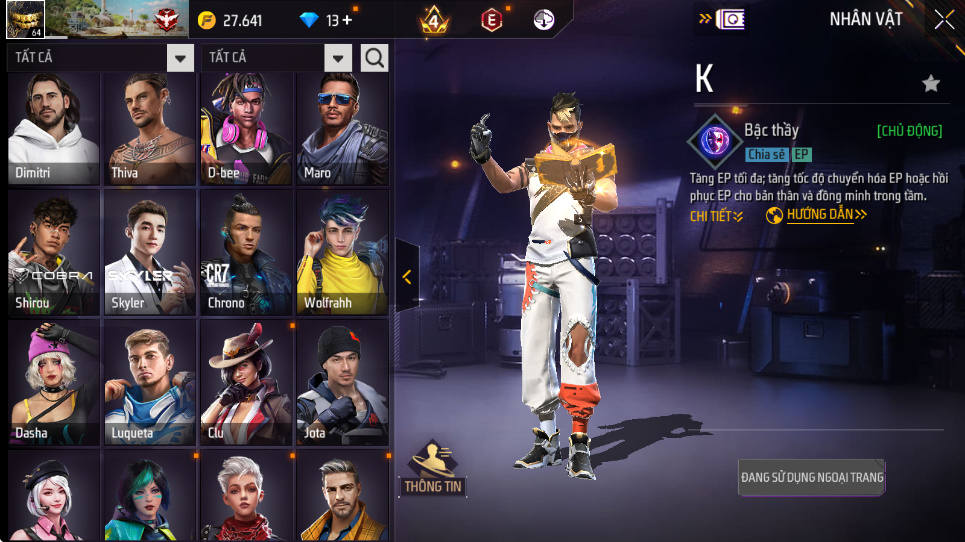Image resolution: width=965 pixels, height=542 pixels.
Task: Toggle the favorite star for K
Action: pyautogui.click(x=931, y=84)
